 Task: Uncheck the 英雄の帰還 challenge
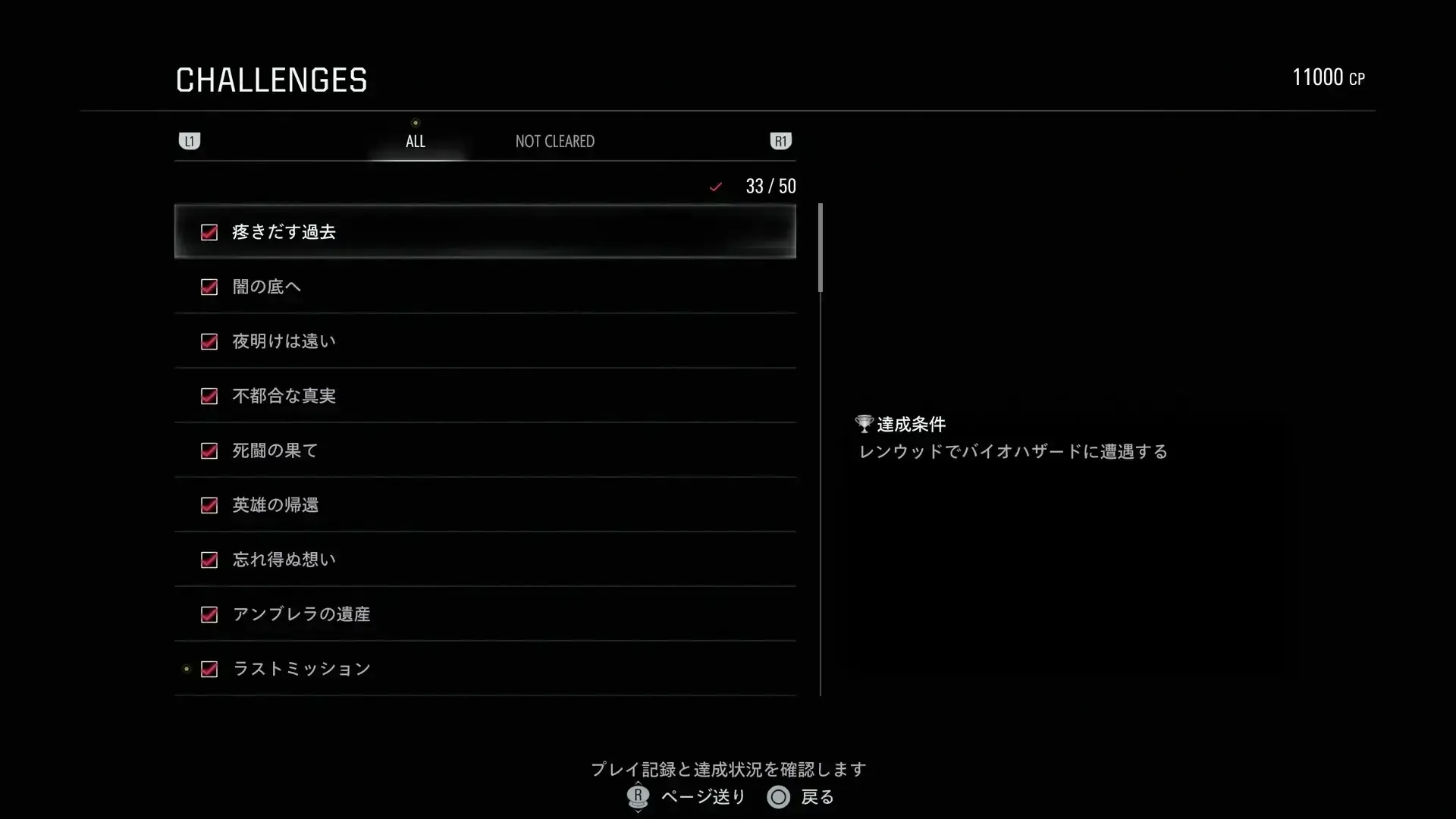[x=209, y=506]
